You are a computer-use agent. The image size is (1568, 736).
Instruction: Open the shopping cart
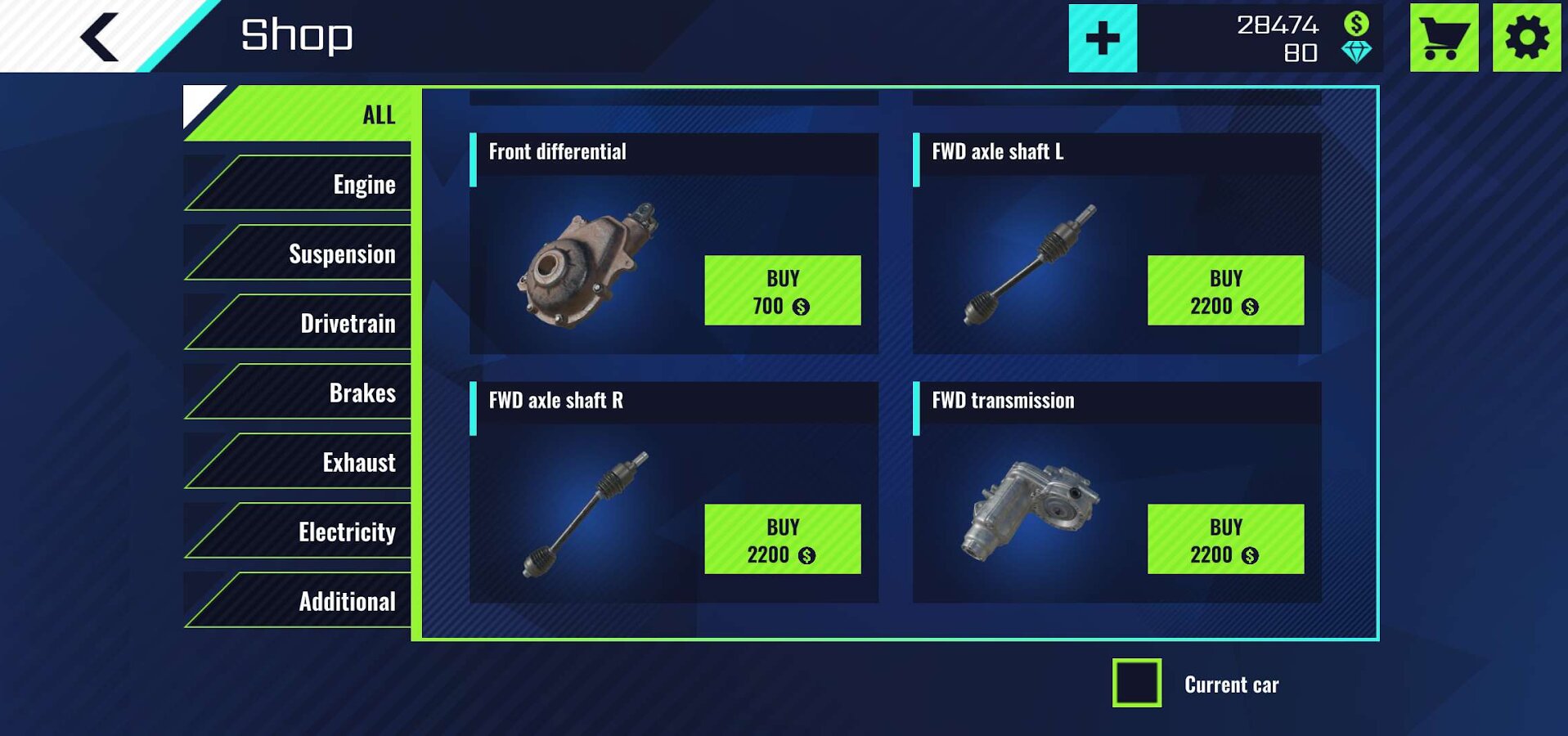tap(1444, 38)
